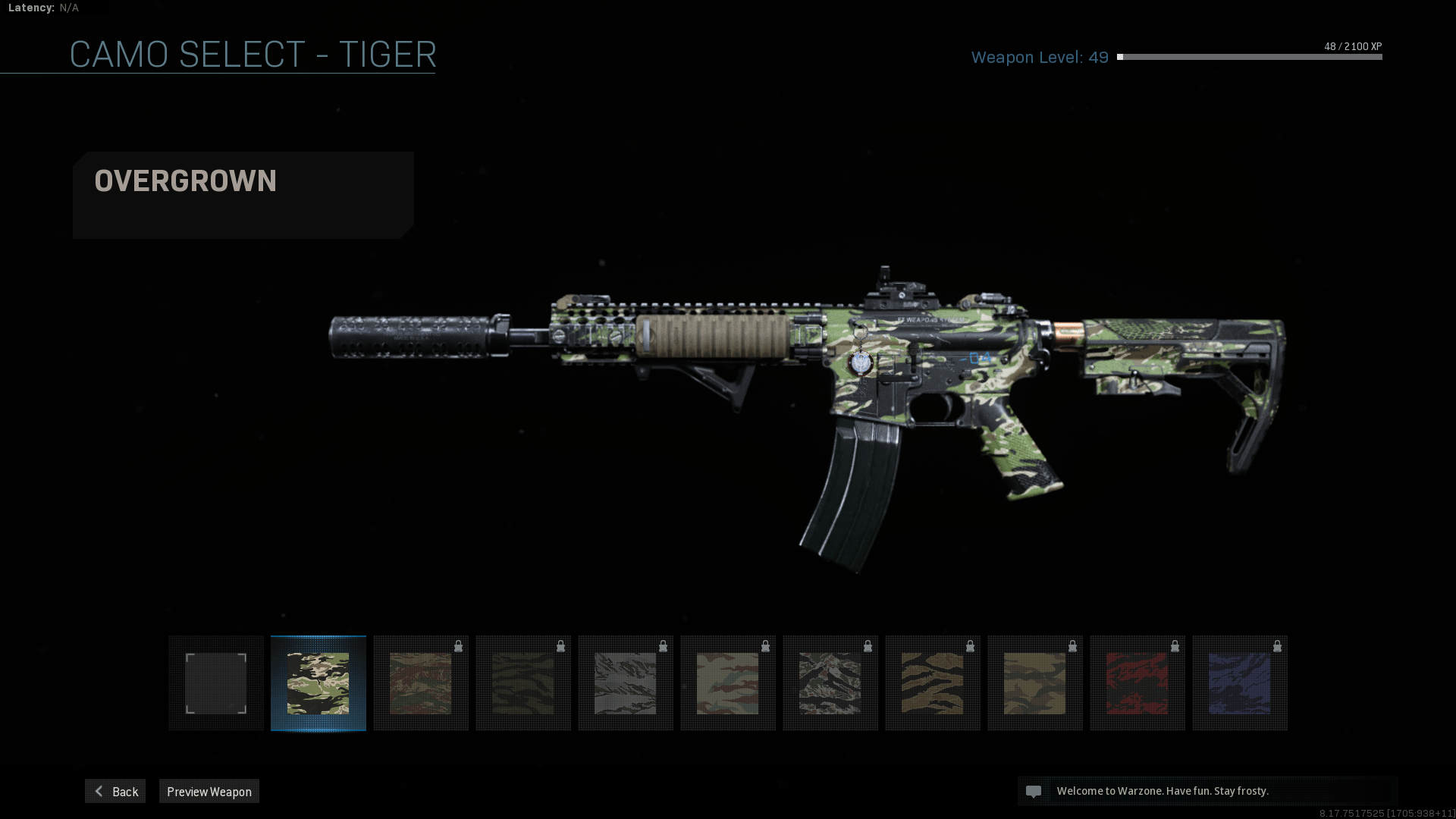Open the chat message box
The image size is (1456, 819).
(x=1207, y=791)
